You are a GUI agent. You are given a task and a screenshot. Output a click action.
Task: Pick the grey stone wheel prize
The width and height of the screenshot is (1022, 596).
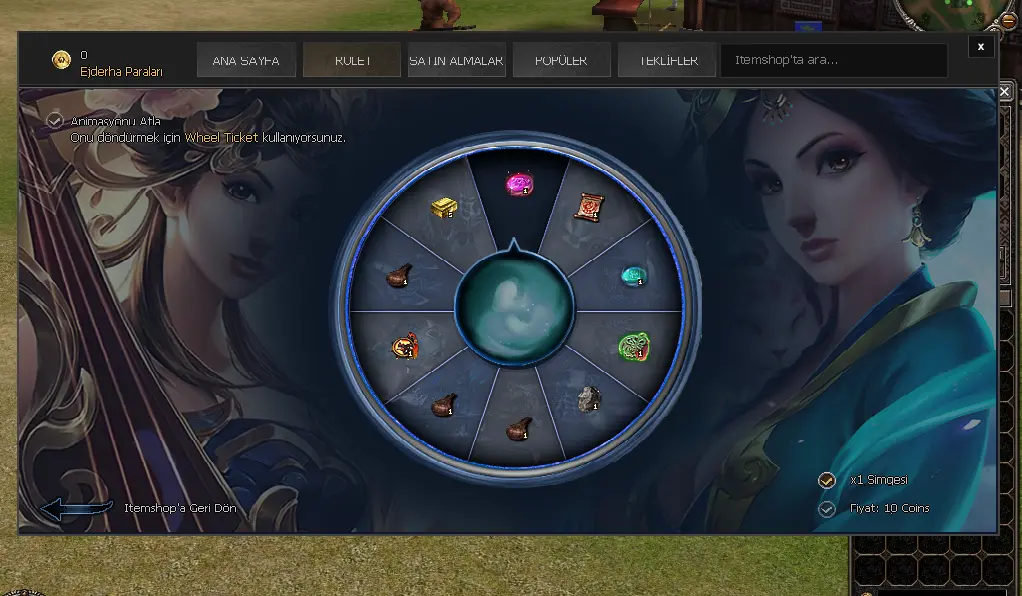(588, 400)
